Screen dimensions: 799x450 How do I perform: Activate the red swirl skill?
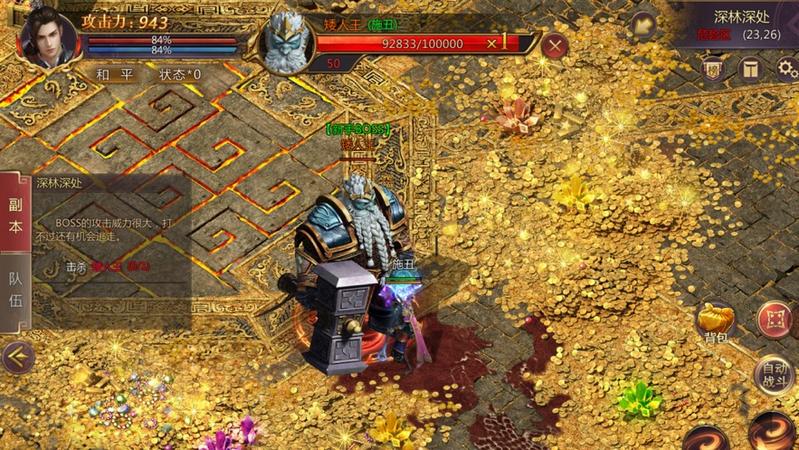point(772,430)
